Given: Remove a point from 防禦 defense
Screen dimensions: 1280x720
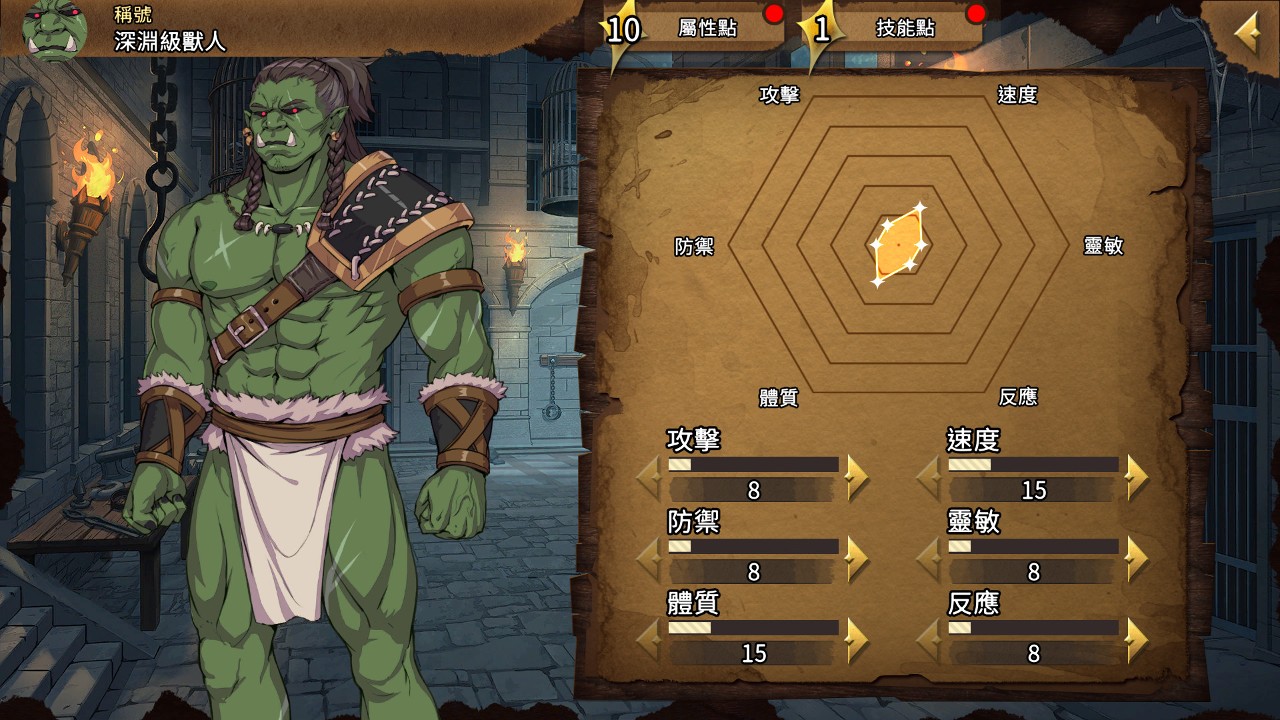Looking at the screenshot, I should [x=649, y=559].
